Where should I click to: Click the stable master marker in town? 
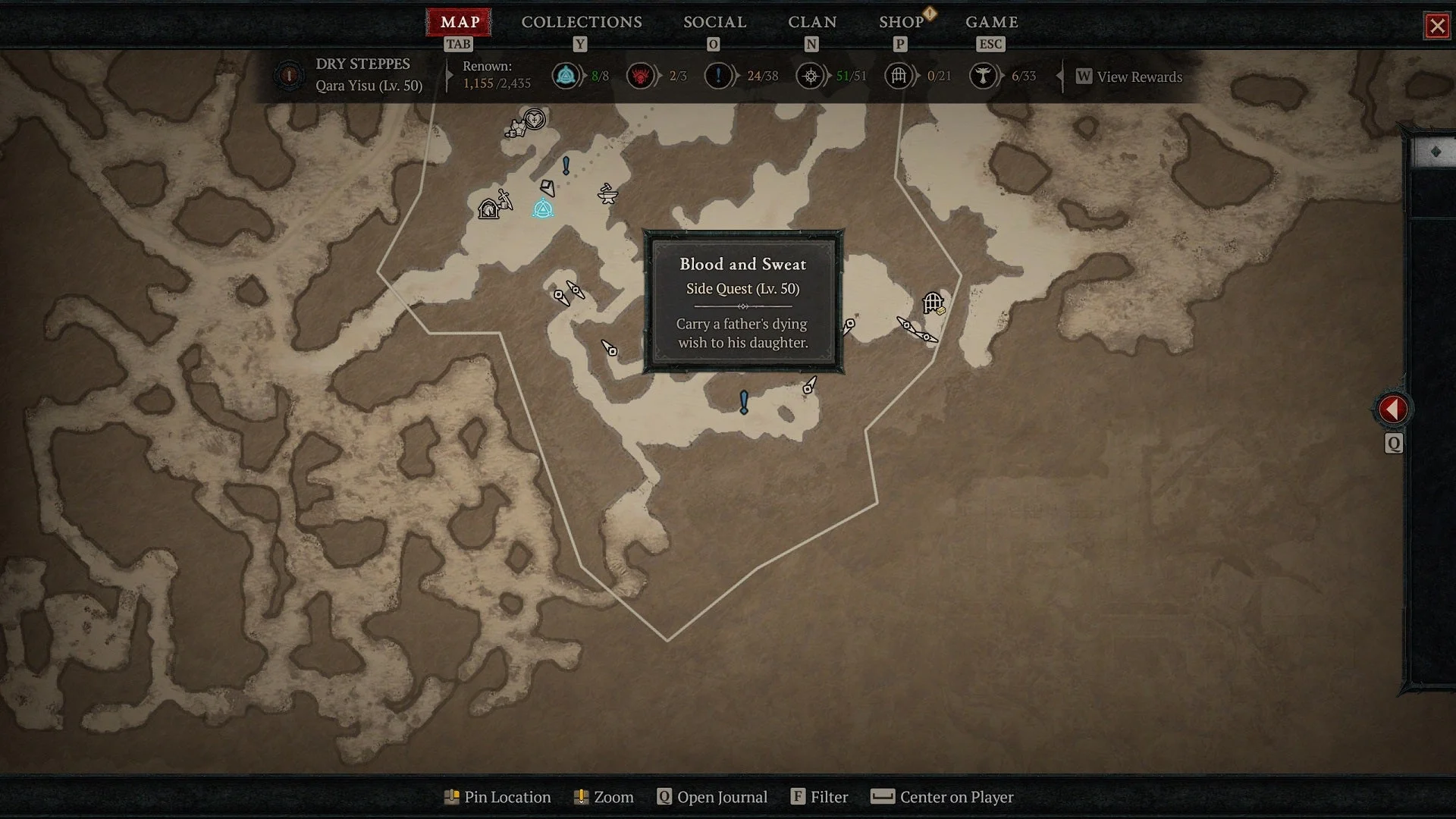pos(489,209)
